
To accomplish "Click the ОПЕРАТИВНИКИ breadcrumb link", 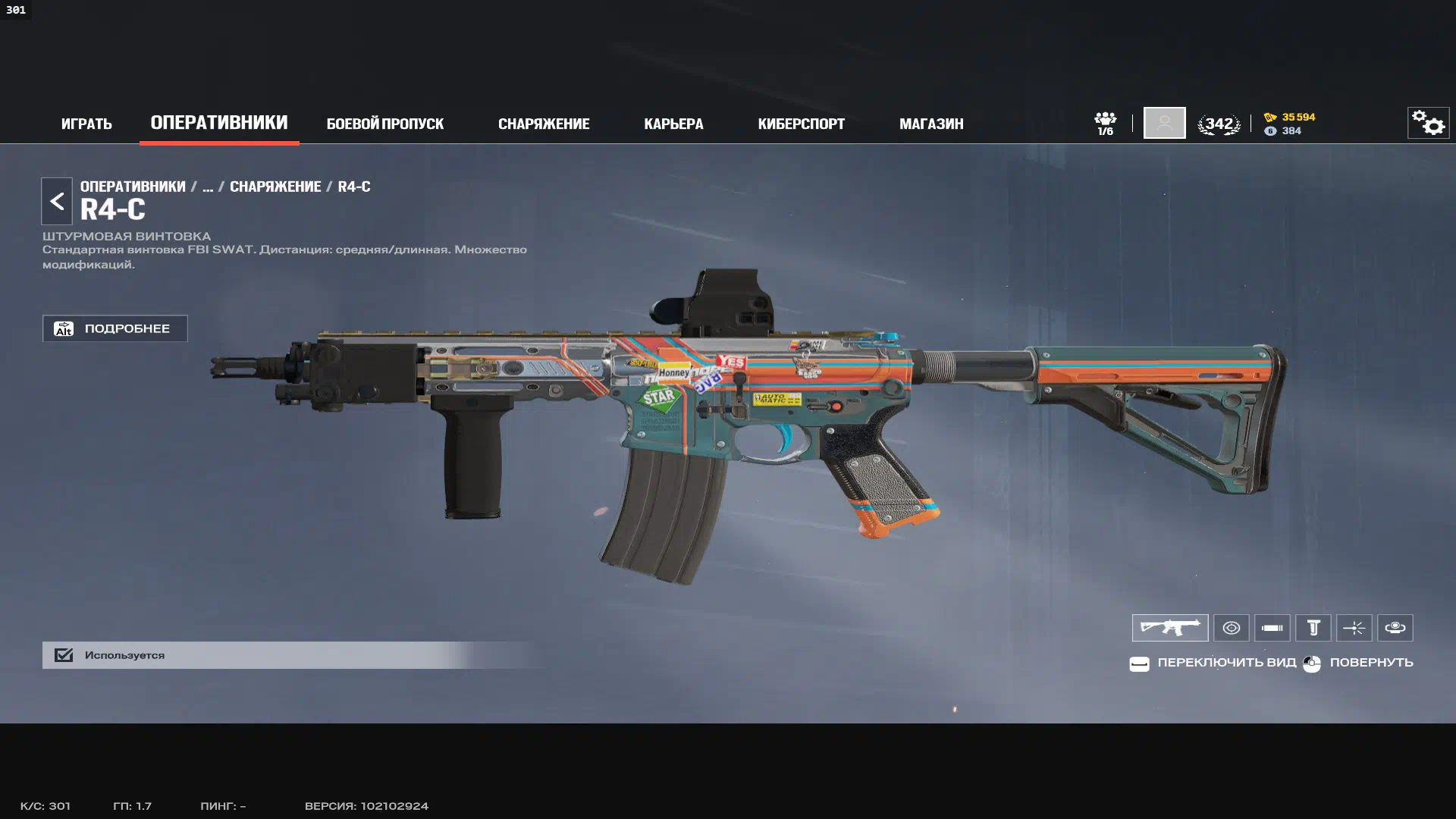I will pos(133,187).
